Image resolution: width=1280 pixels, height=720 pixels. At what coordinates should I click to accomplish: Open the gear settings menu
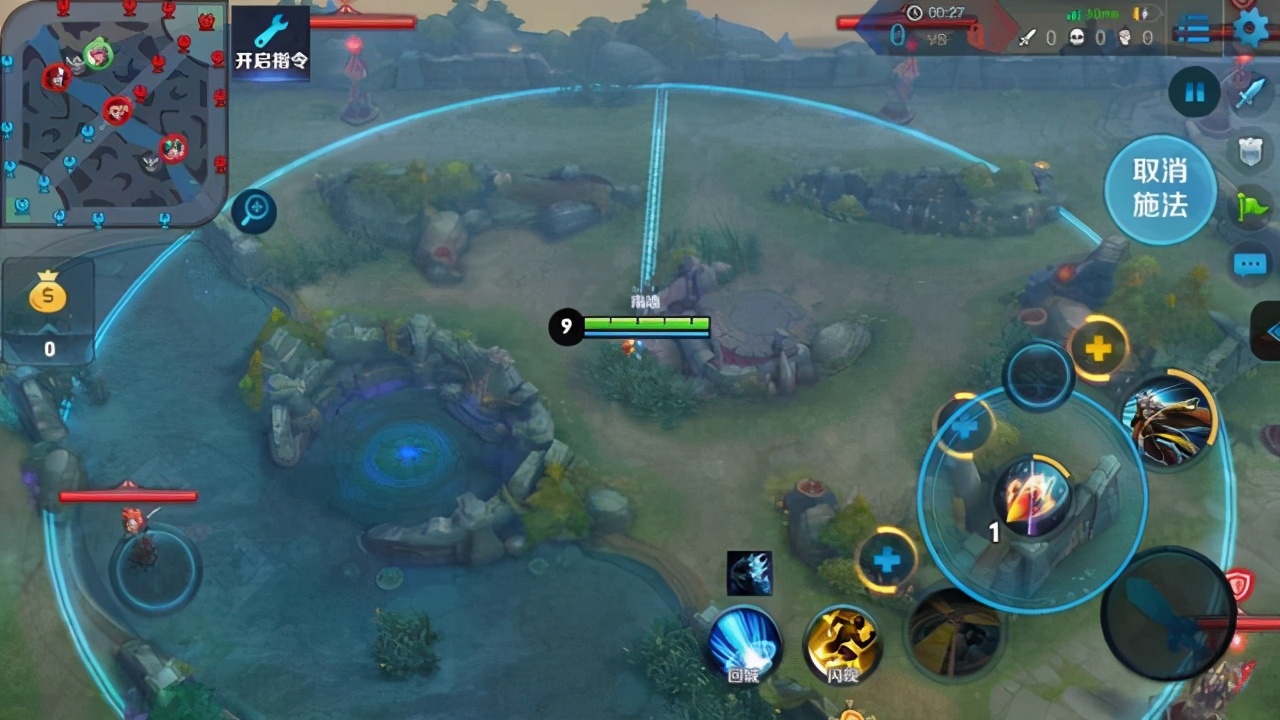coord(1250,27)
